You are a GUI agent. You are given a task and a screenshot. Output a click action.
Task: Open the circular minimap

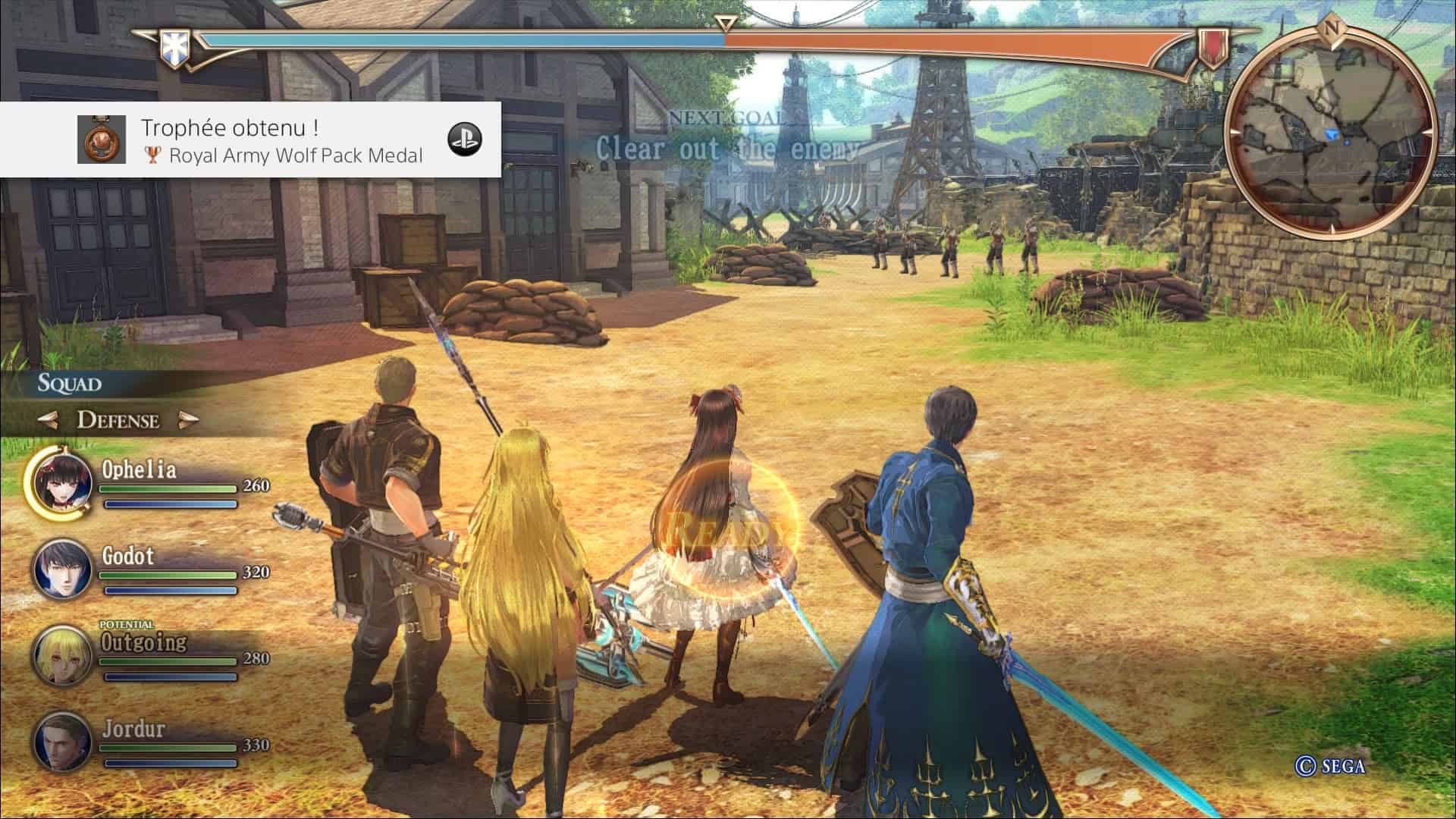(1330, 130)
